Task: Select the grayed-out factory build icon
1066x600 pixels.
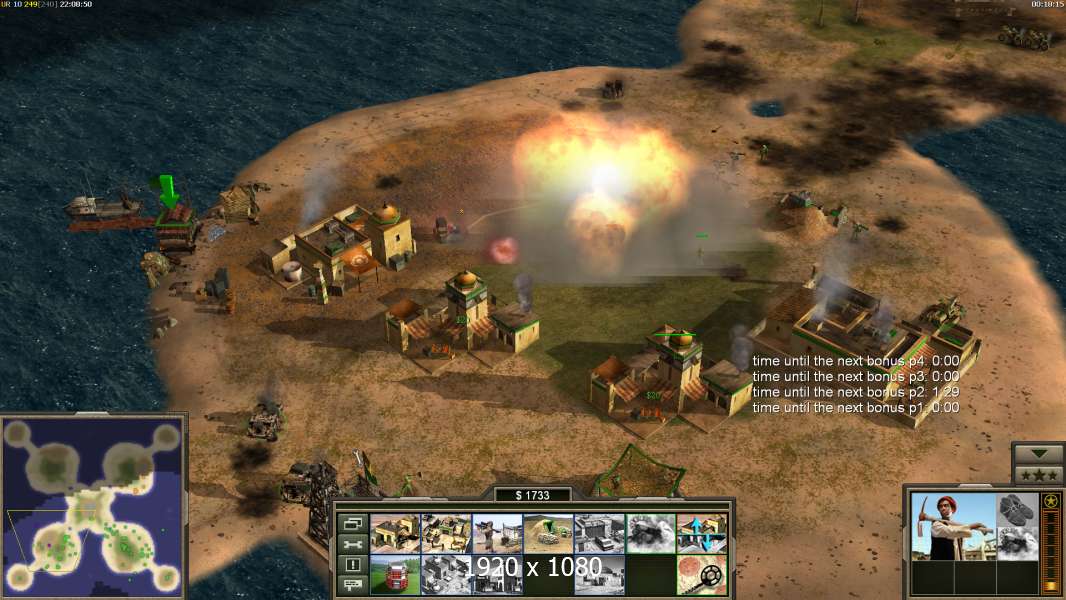Action: pos(599,533)
